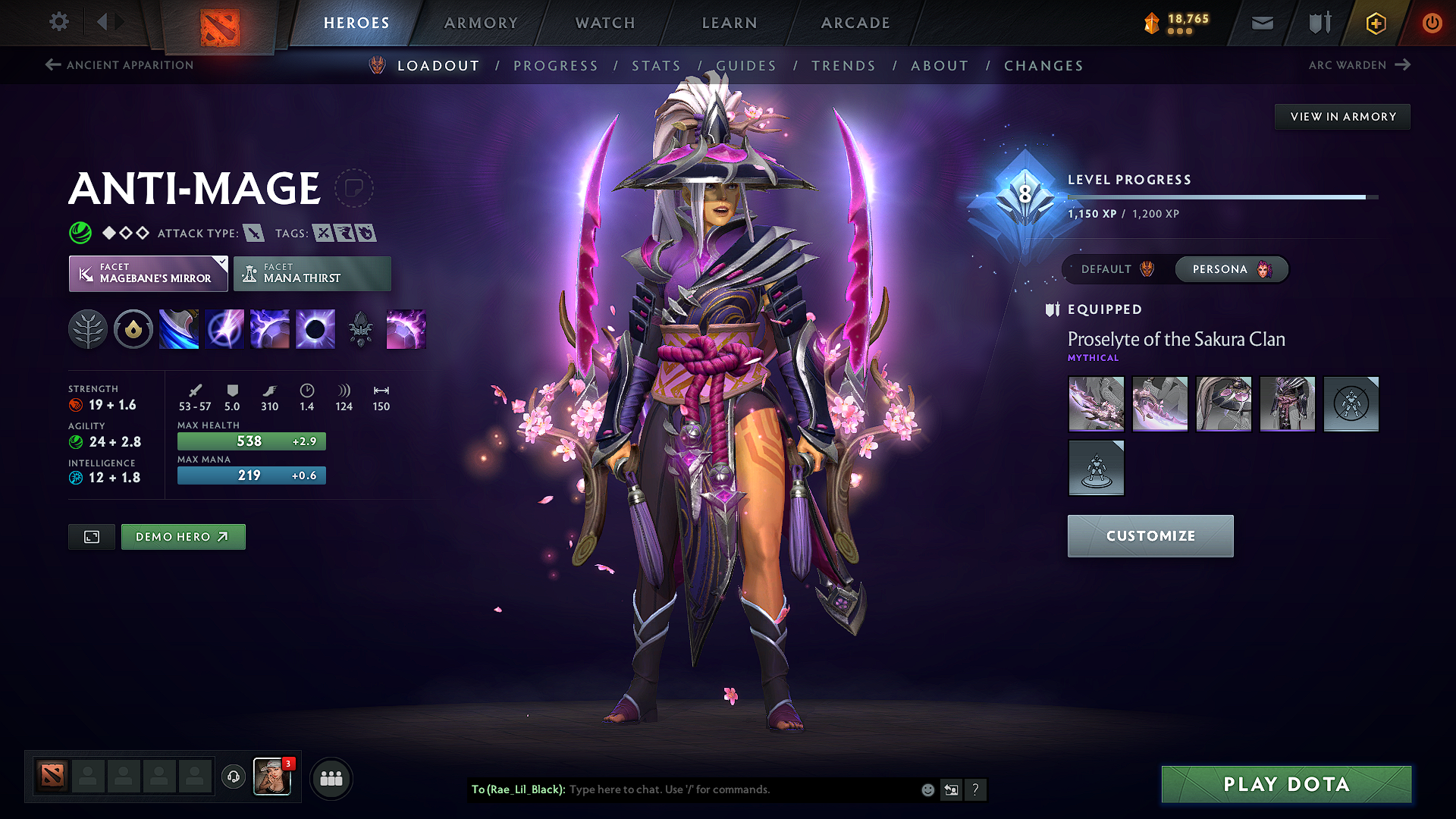Switch to the Armory menu
This screenshot has width=1456, height=819.
tap(481, 23)
